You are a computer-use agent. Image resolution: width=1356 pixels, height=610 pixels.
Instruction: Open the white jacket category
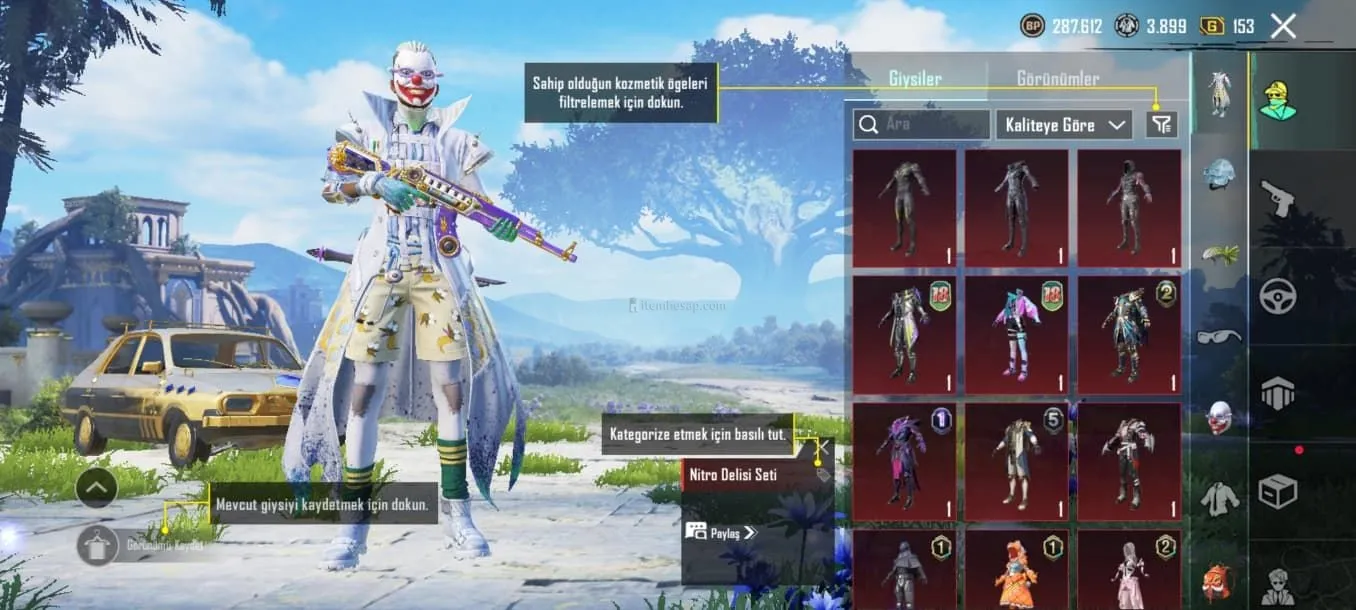point(1219,497)
